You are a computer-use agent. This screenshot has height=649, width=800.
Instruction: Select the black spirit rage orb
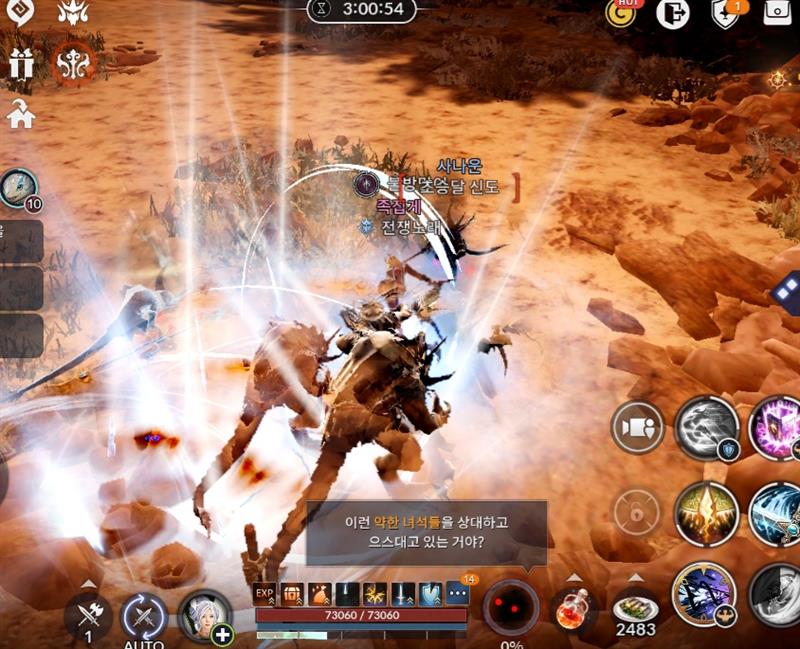click(x=511, y=606)
